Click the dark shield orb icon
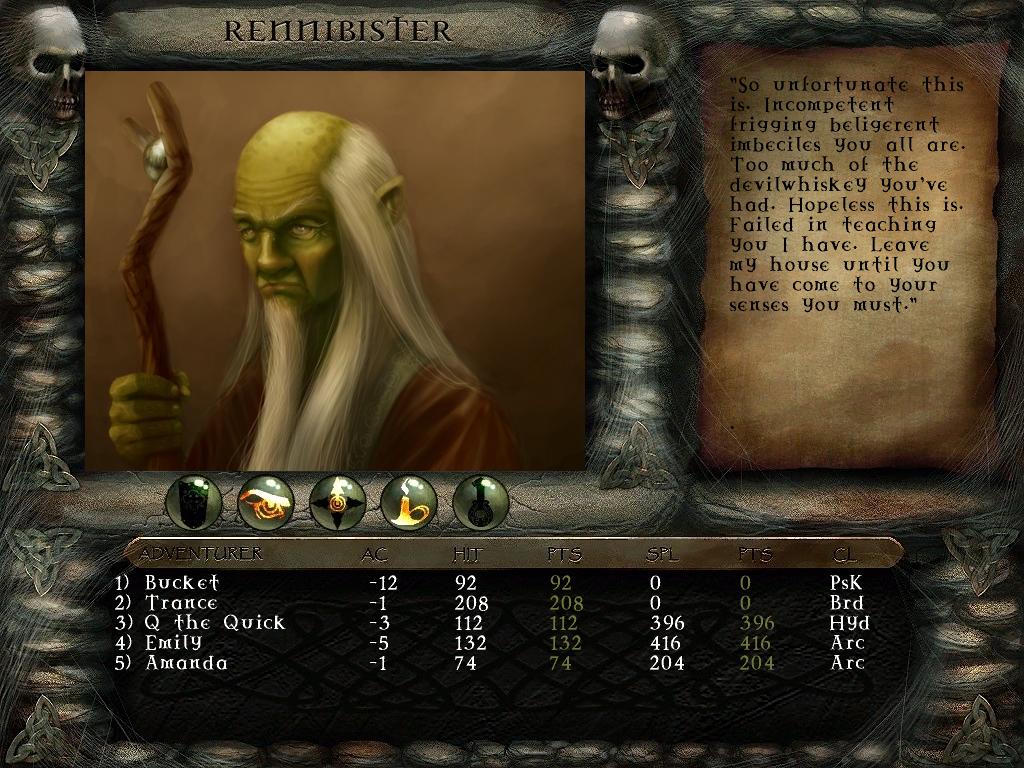The width and height of the screenshot is (1024, 768). point(194,502)
